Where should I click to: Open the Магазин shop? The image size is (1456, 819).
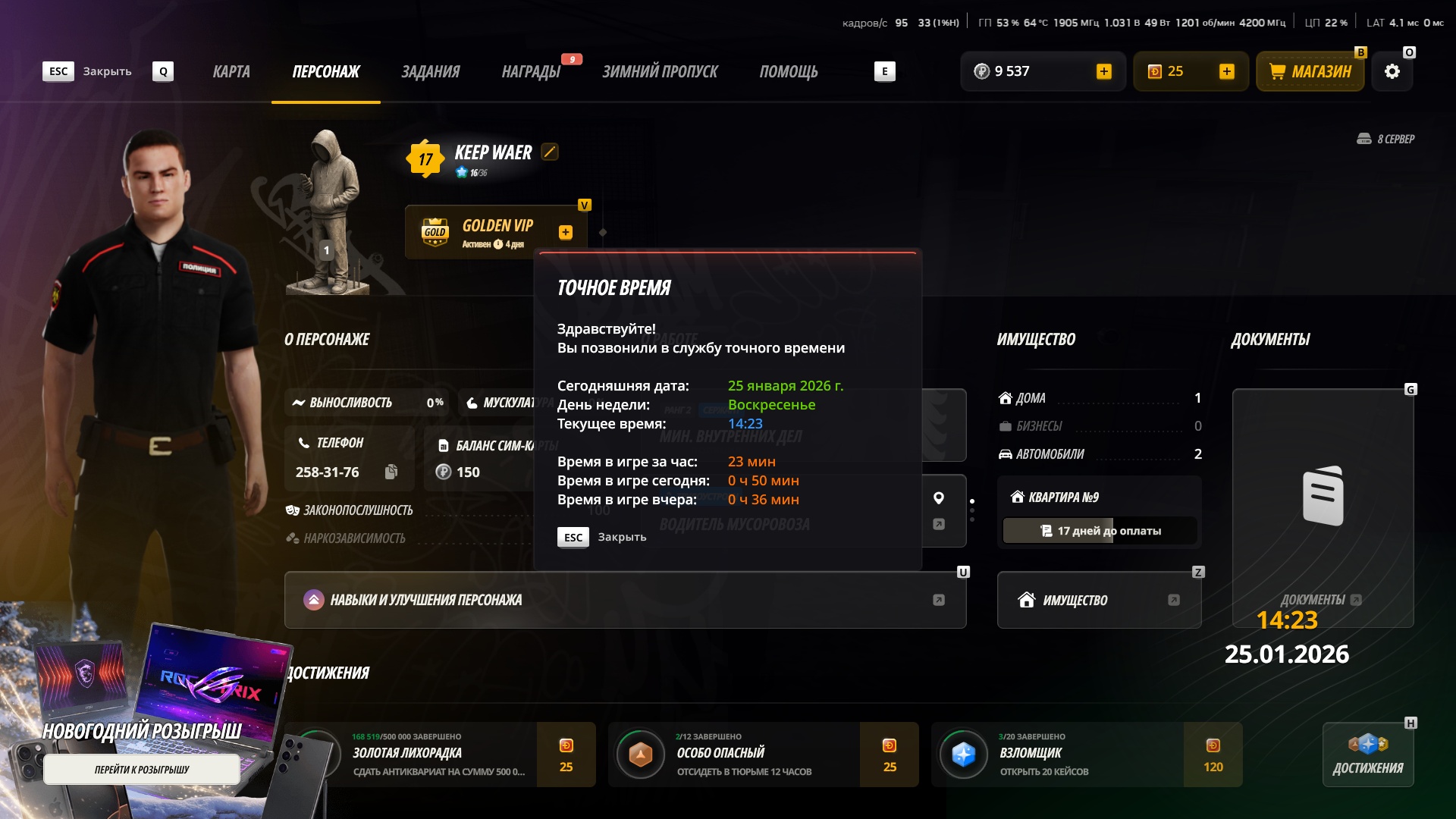coord(1310,72)
